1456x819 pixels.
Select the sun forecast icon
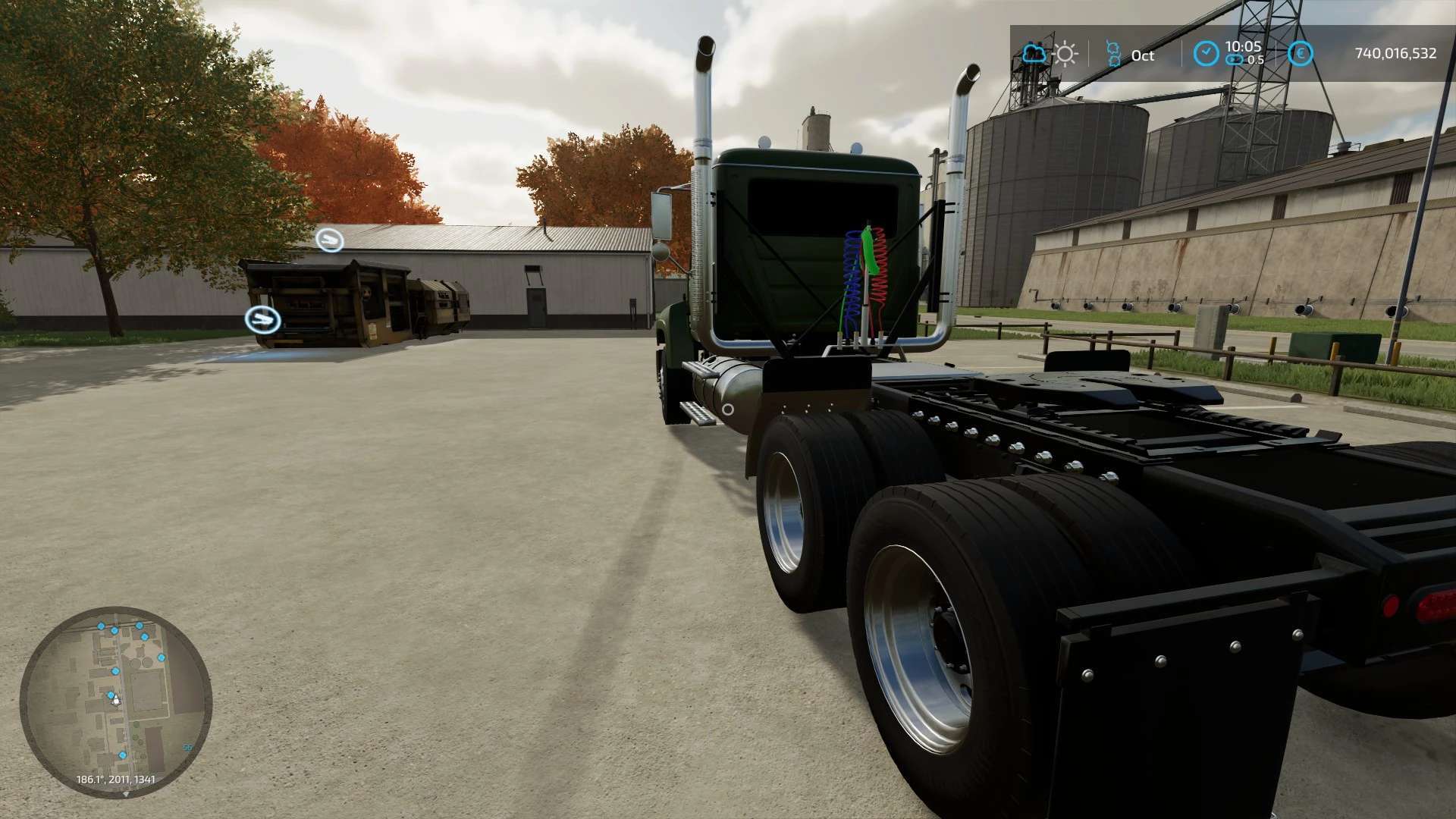(x=1065, y=54)
